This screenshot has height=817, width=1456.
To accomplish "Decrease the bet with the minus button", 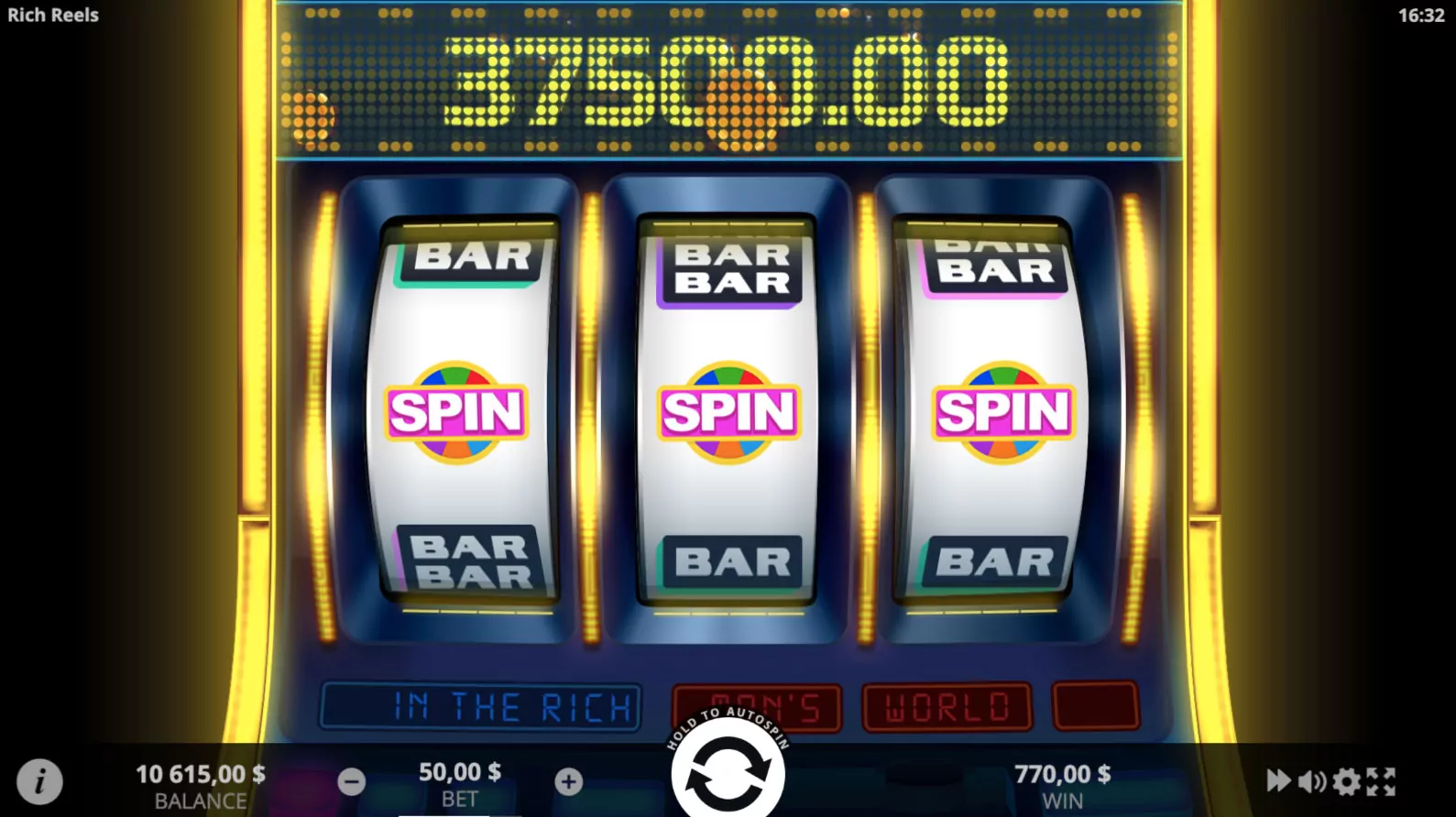I will (x=351, y=780).
